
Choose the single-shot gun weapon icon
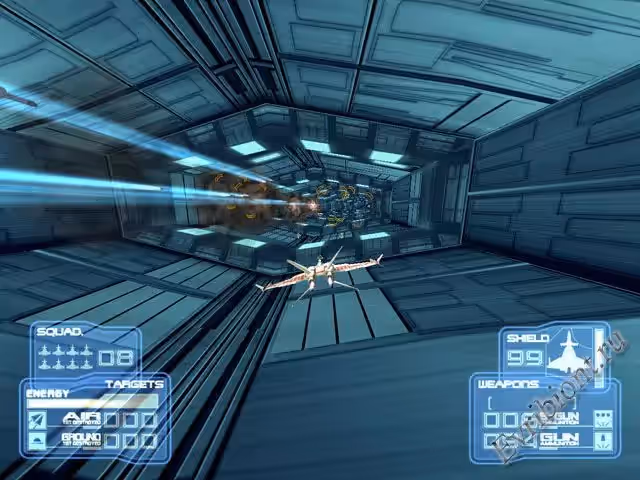coord(601,440)
